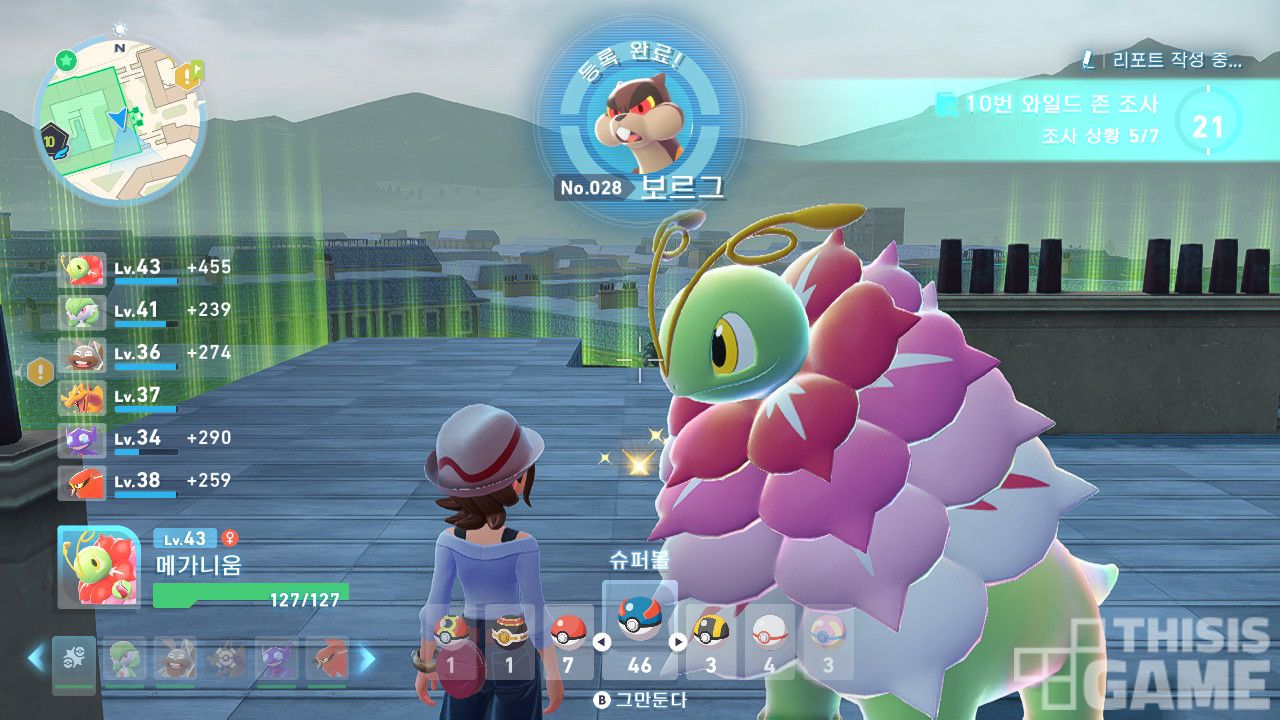Select the Great Ball with 46 remaining
The width and height of the screenshot is (1280, 720).
coord(638,632)
